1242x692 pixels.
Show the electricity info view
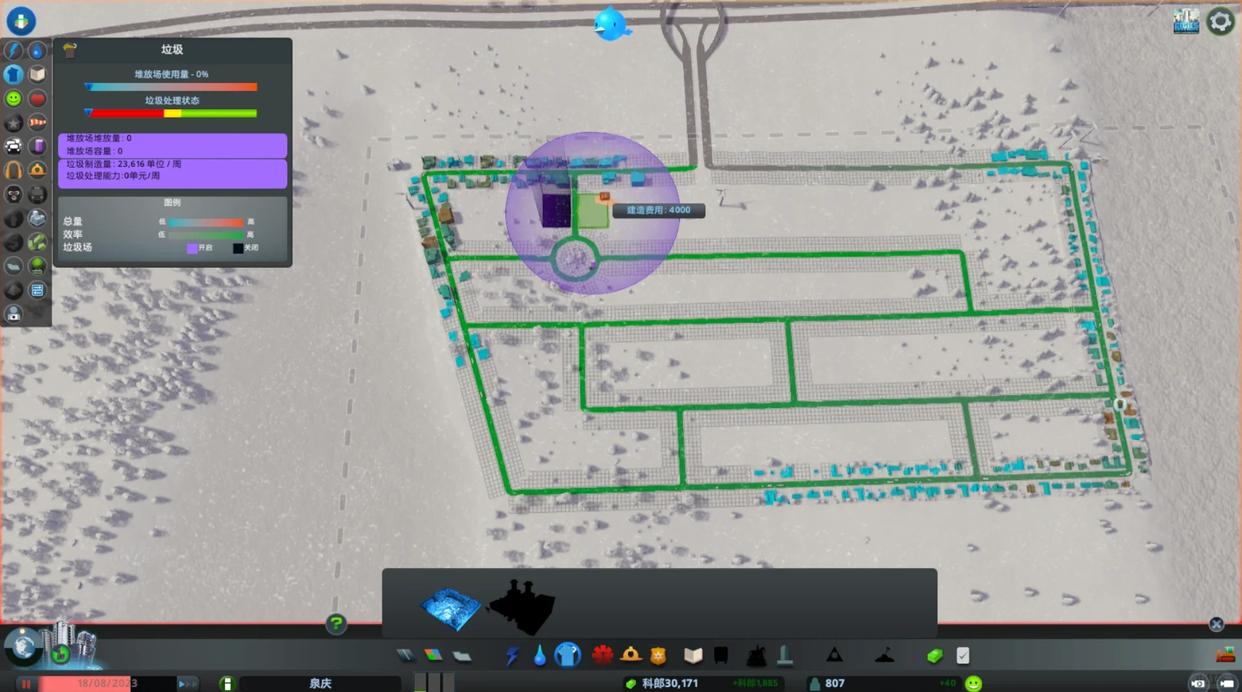click(x=13, y=50)
